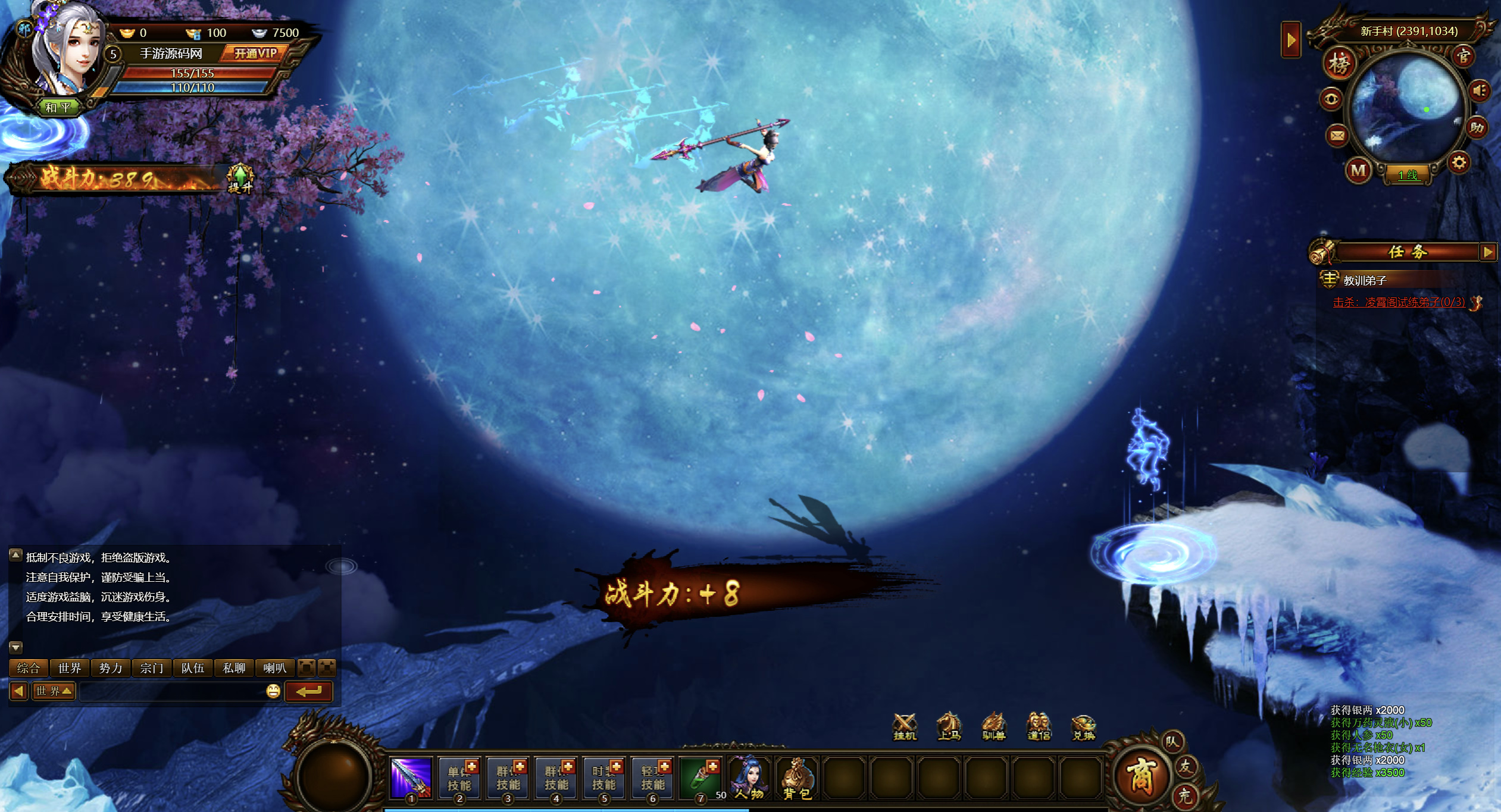The height and width of the screenshot is (812, 1501).
Task: Switch to the 世界 chat tab
Action: [x=70, y=668]
